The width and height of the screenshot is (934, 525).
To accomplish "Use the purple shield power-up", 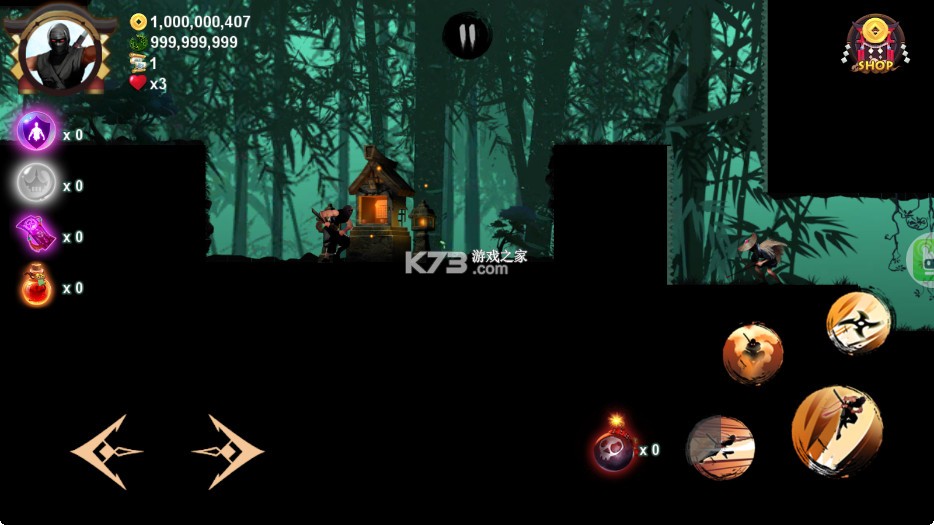I will pyautogui.click(x=37, y=132).
